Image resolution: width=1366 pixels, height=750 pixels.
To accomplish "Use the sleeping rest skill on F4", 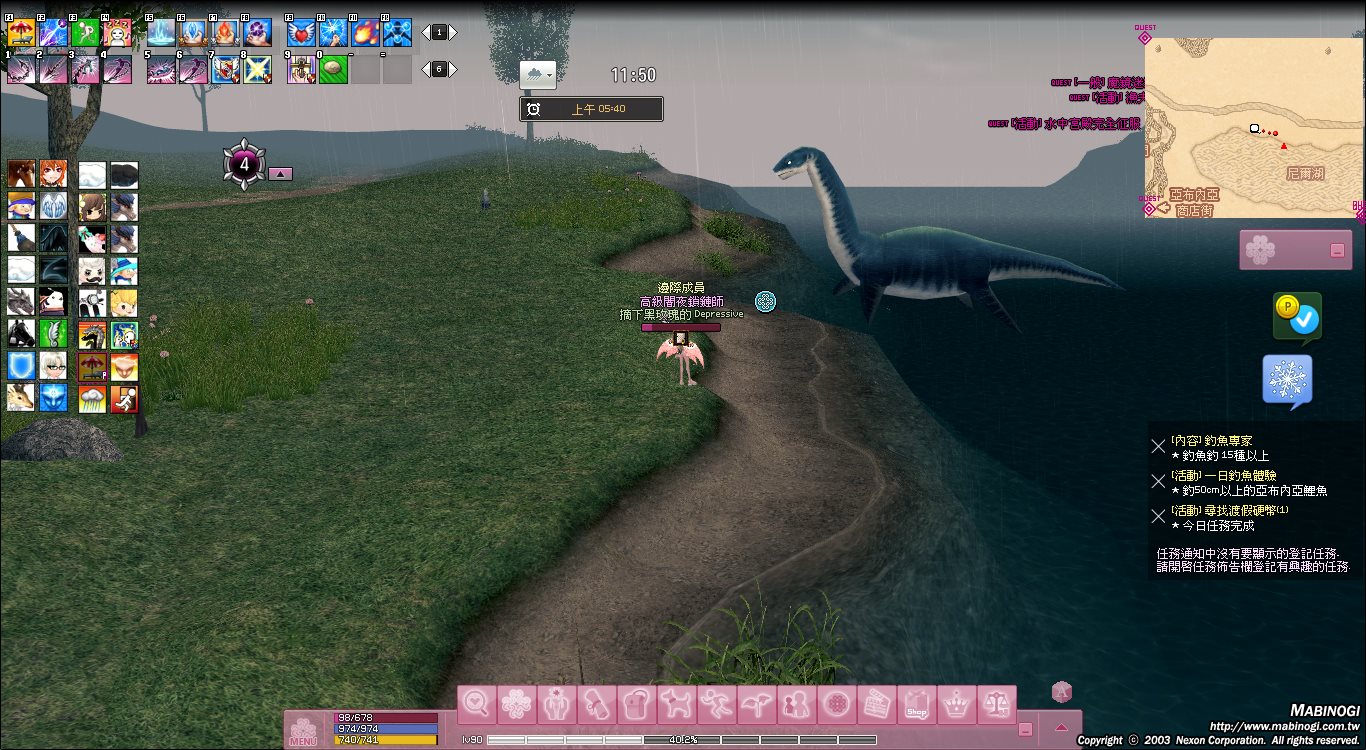I will pos(117,33).
